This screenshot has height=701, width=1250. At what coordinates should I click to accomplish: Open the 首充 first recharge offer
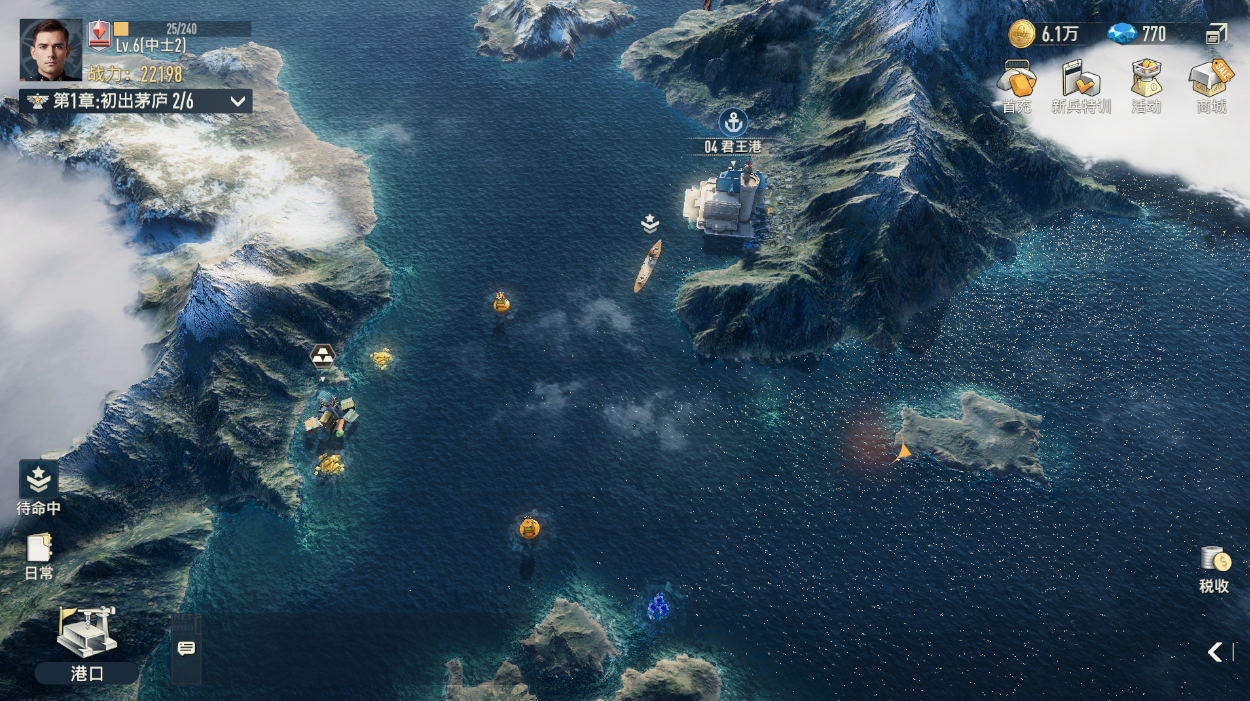click(1017, 84)
